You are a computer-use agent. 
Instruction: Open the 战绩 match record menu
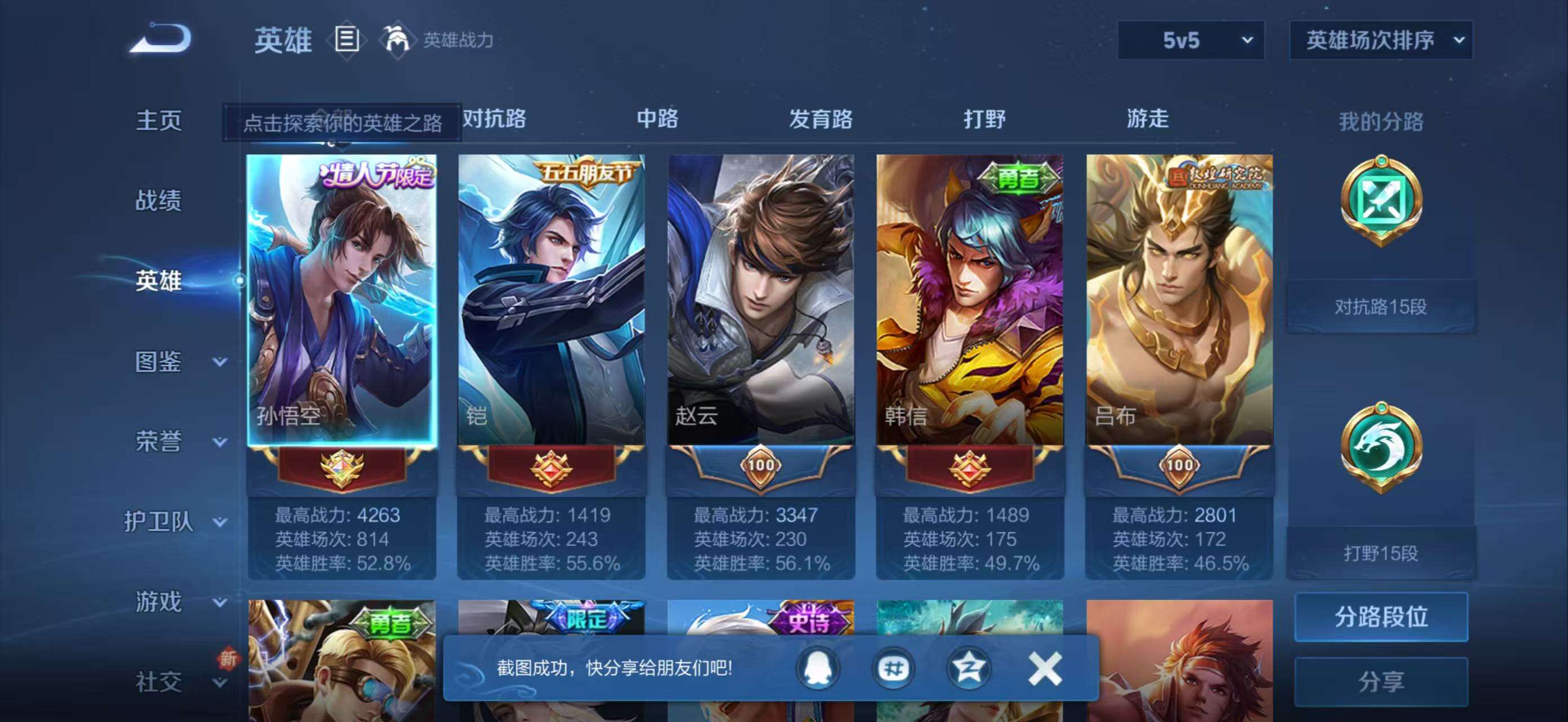pyautogui.click(x=158, y=200)
